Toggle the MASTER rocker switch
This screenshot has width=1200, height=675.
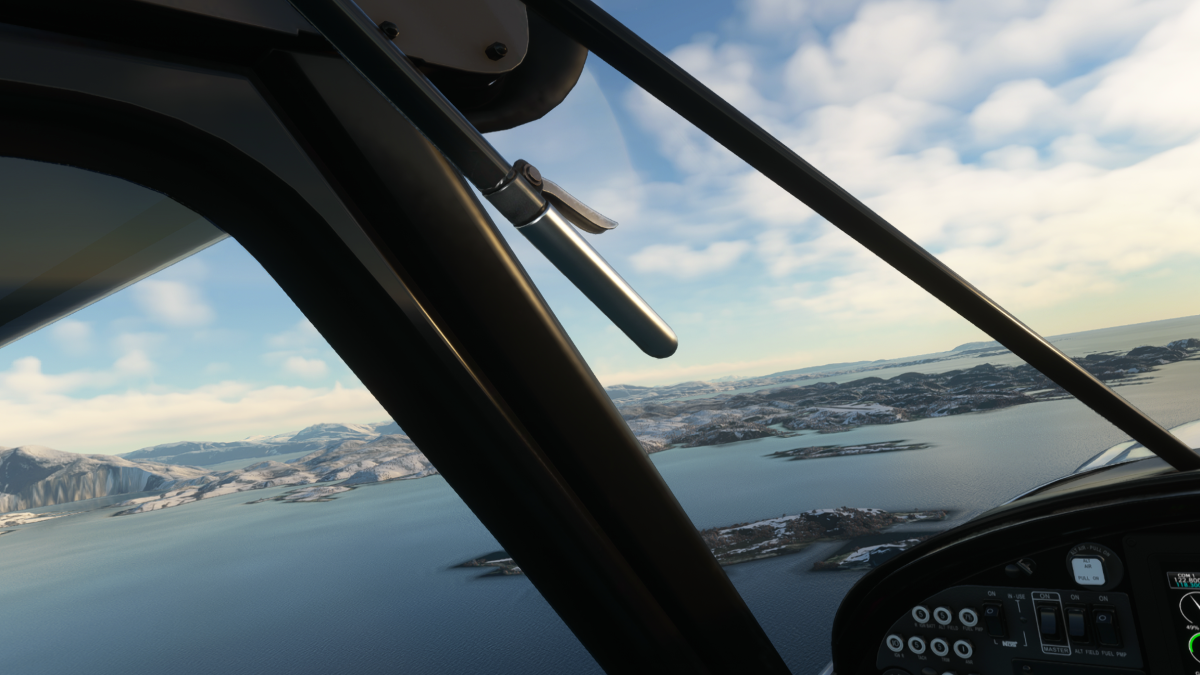pos(1049,625)
